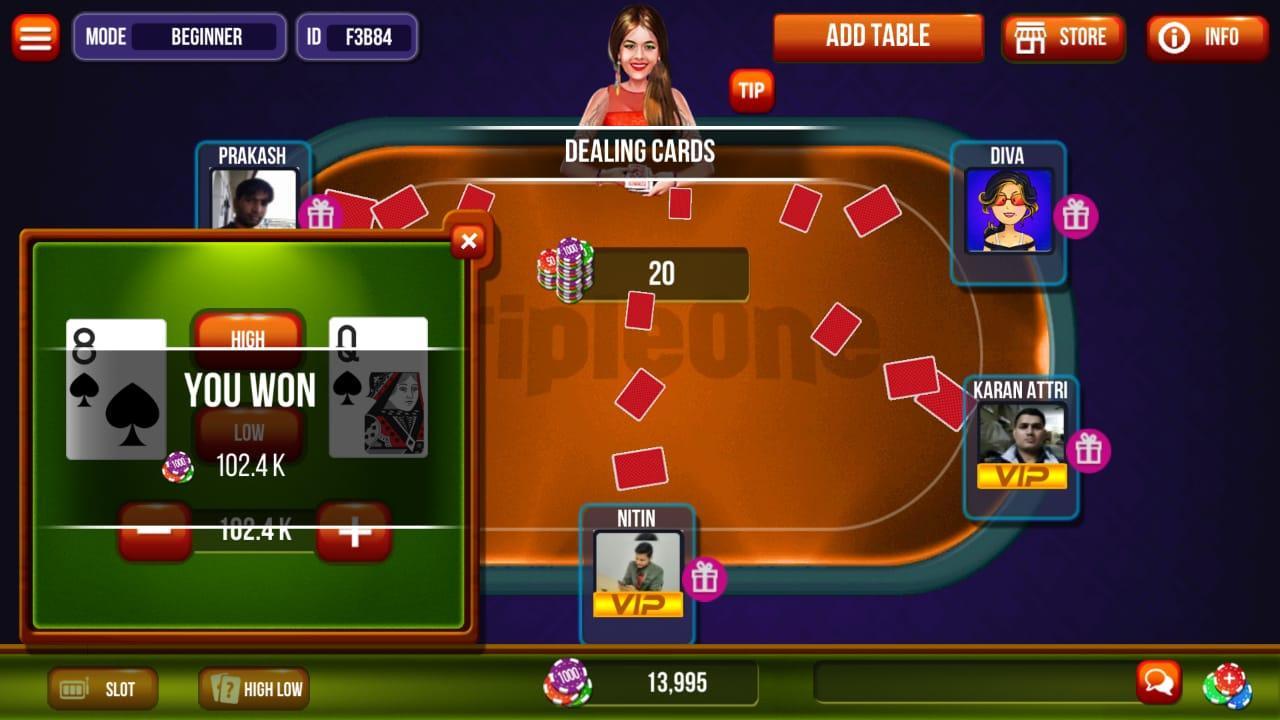The width and height of the screenshot is (1280, 720).
Task: Open the chat bubble button
Action: pyautogui.click(x=1158, y=682)
